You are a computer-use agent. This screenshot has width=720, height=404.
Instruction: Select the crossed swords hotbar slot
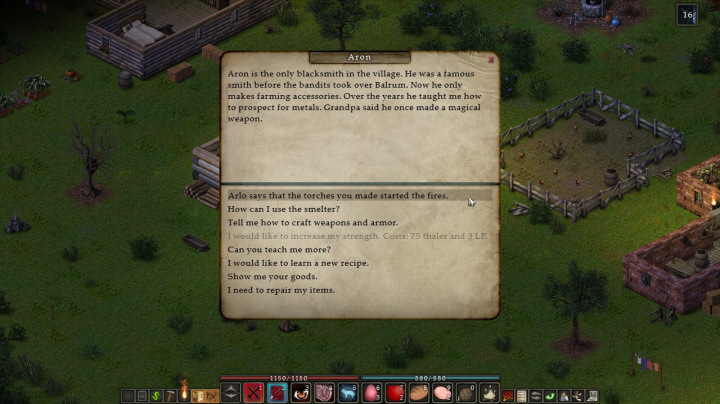click(x=253, y=393)
